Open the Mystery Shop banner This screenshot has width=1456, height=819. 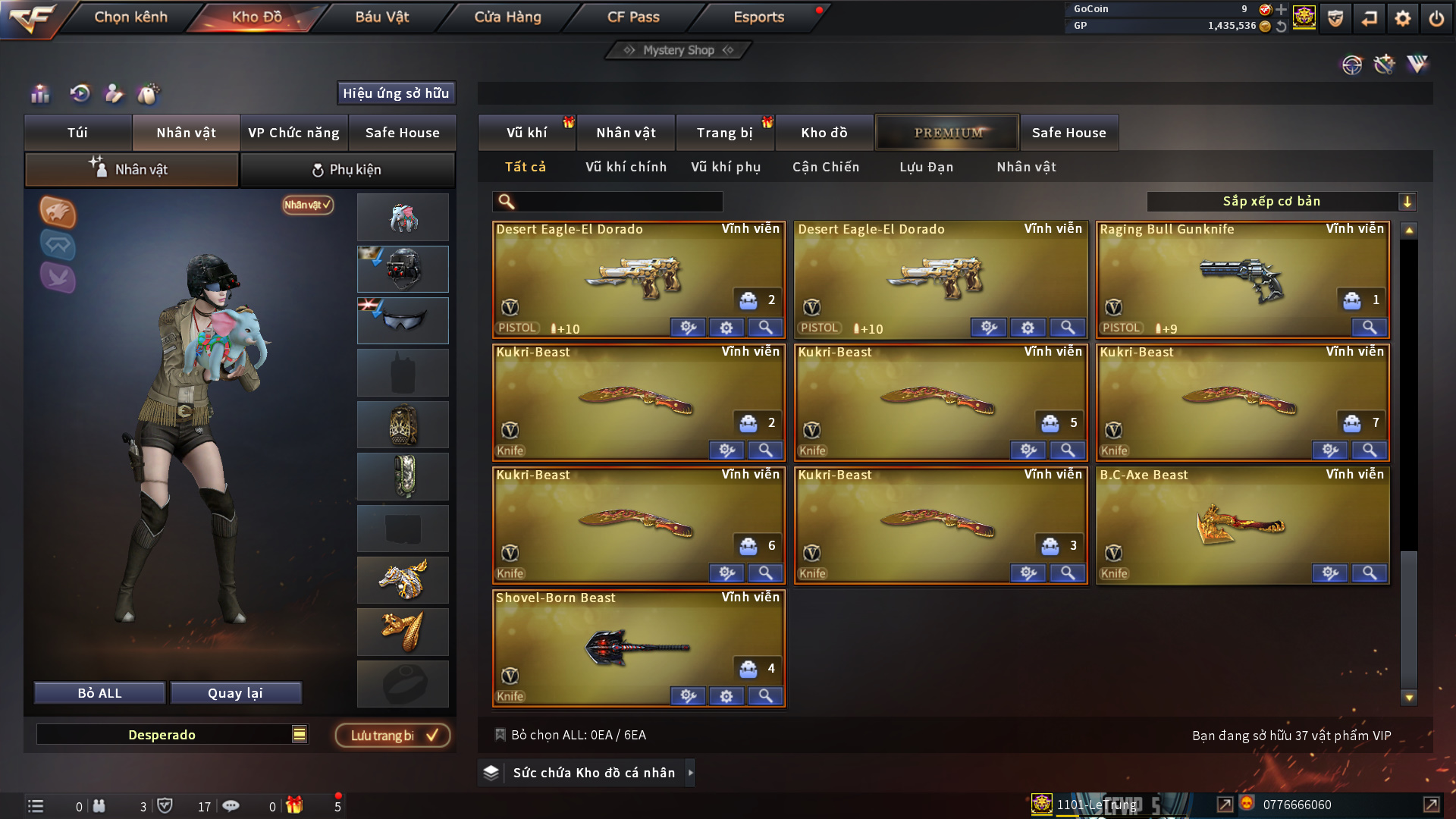click(x=678, y=50)
